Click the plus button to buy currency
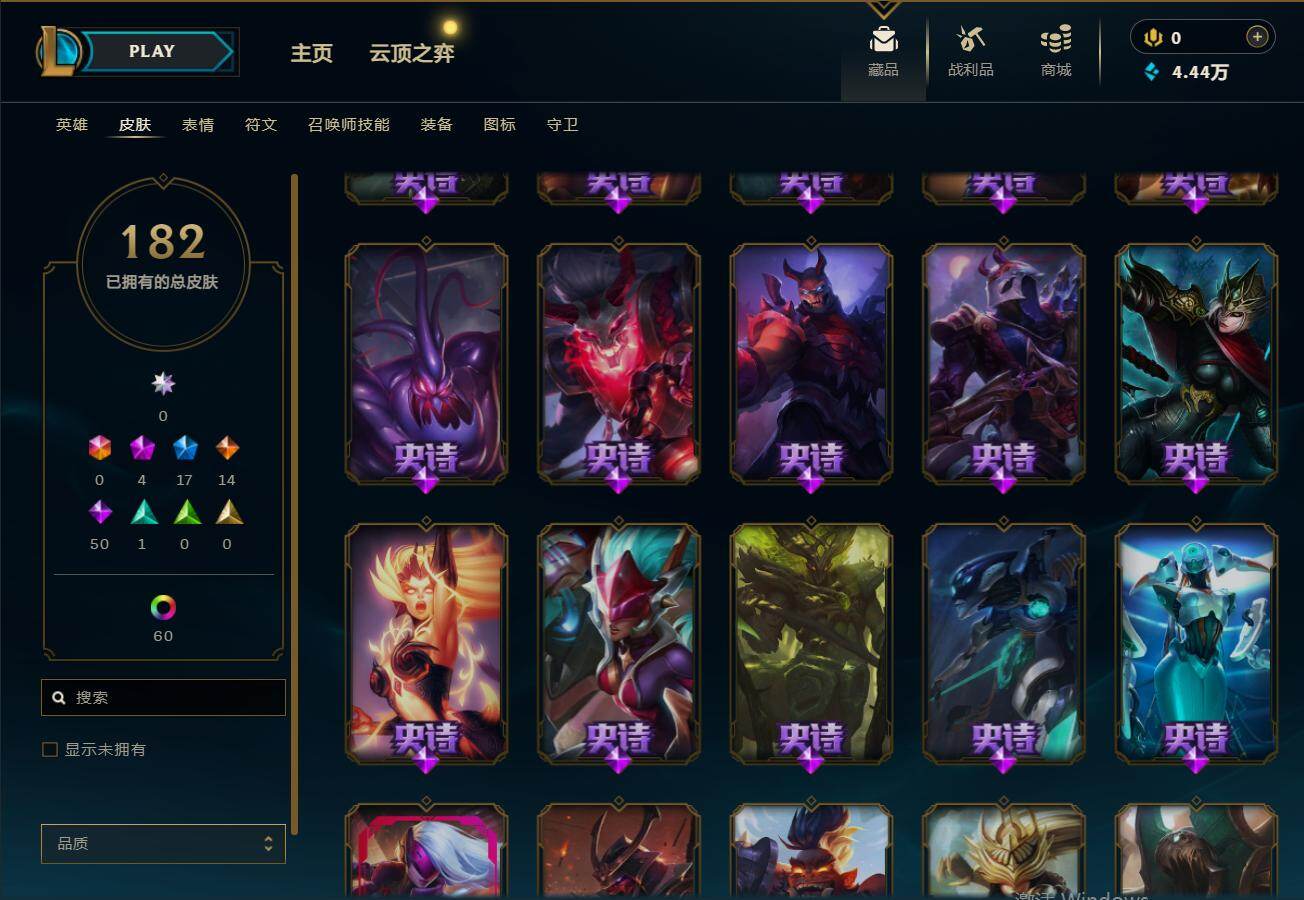 pos(1257,37)
